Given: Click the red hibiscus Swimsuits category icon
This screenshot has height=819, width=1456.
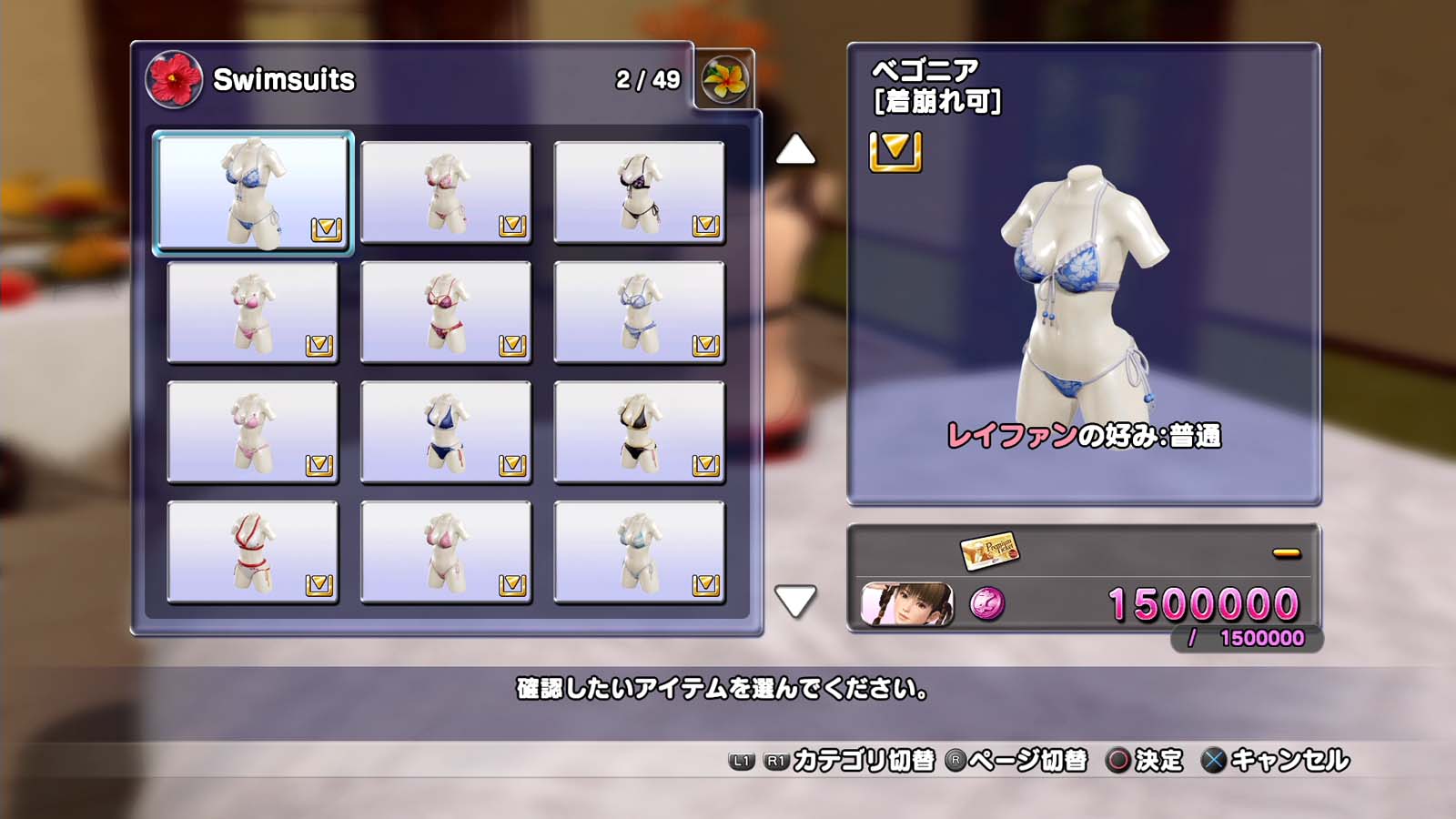Looking at the screenshot, I should pyautogui.click(x=174, y=79).
